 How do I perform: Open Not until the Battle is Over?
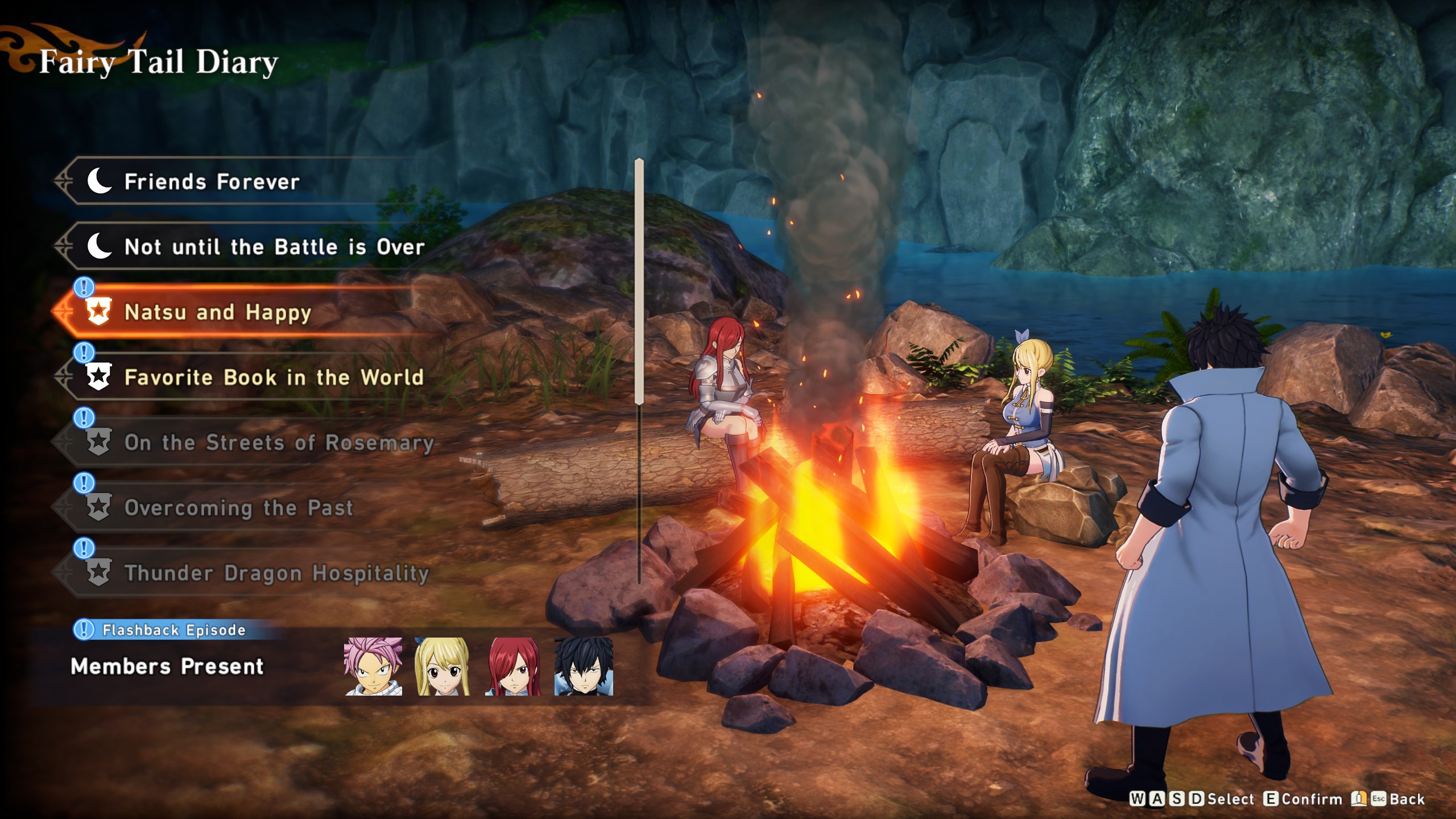coord(274,247)
